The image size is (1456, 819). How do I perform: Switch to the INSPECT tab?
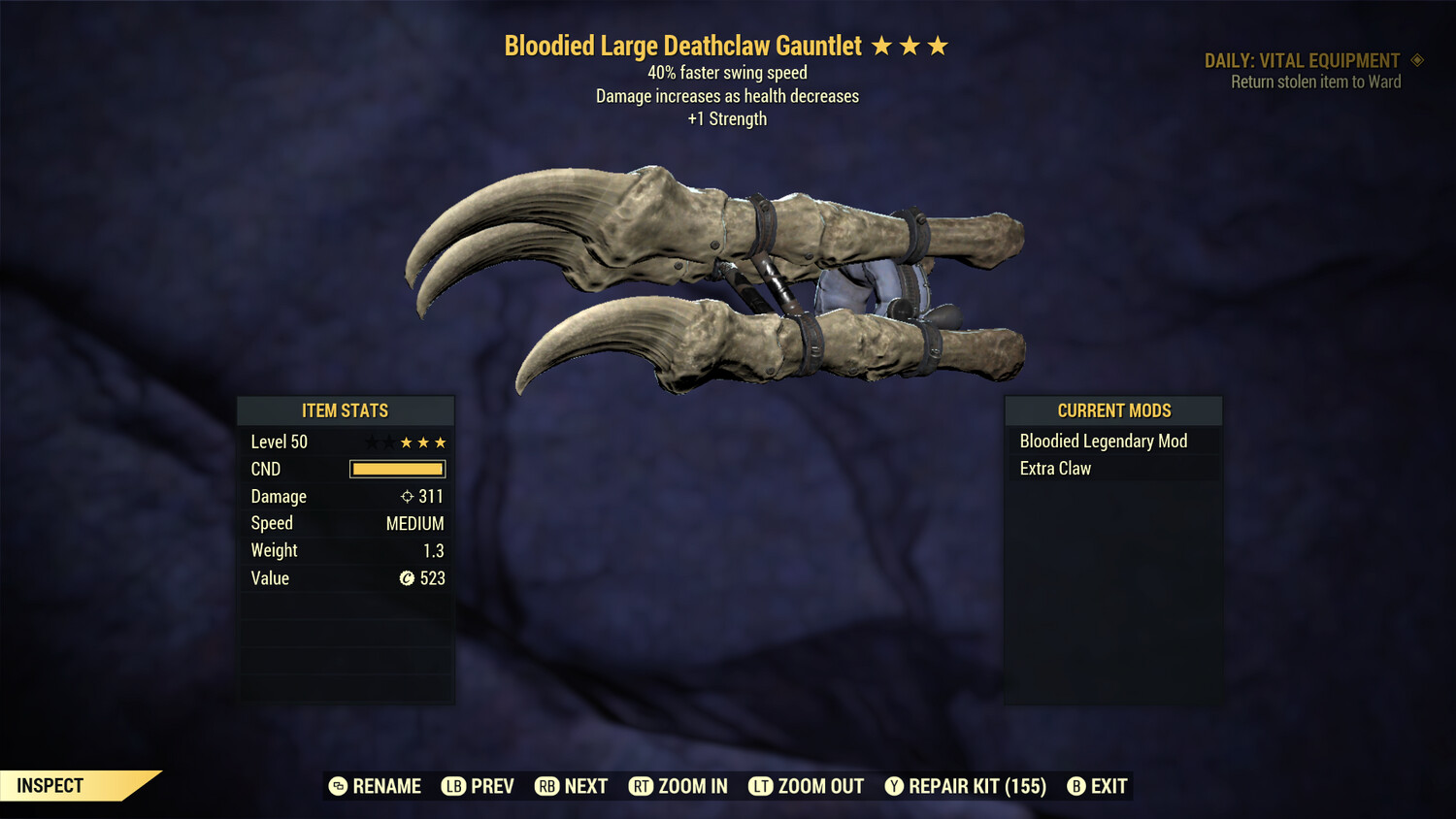pyautogui.click(x=49, y=785)
